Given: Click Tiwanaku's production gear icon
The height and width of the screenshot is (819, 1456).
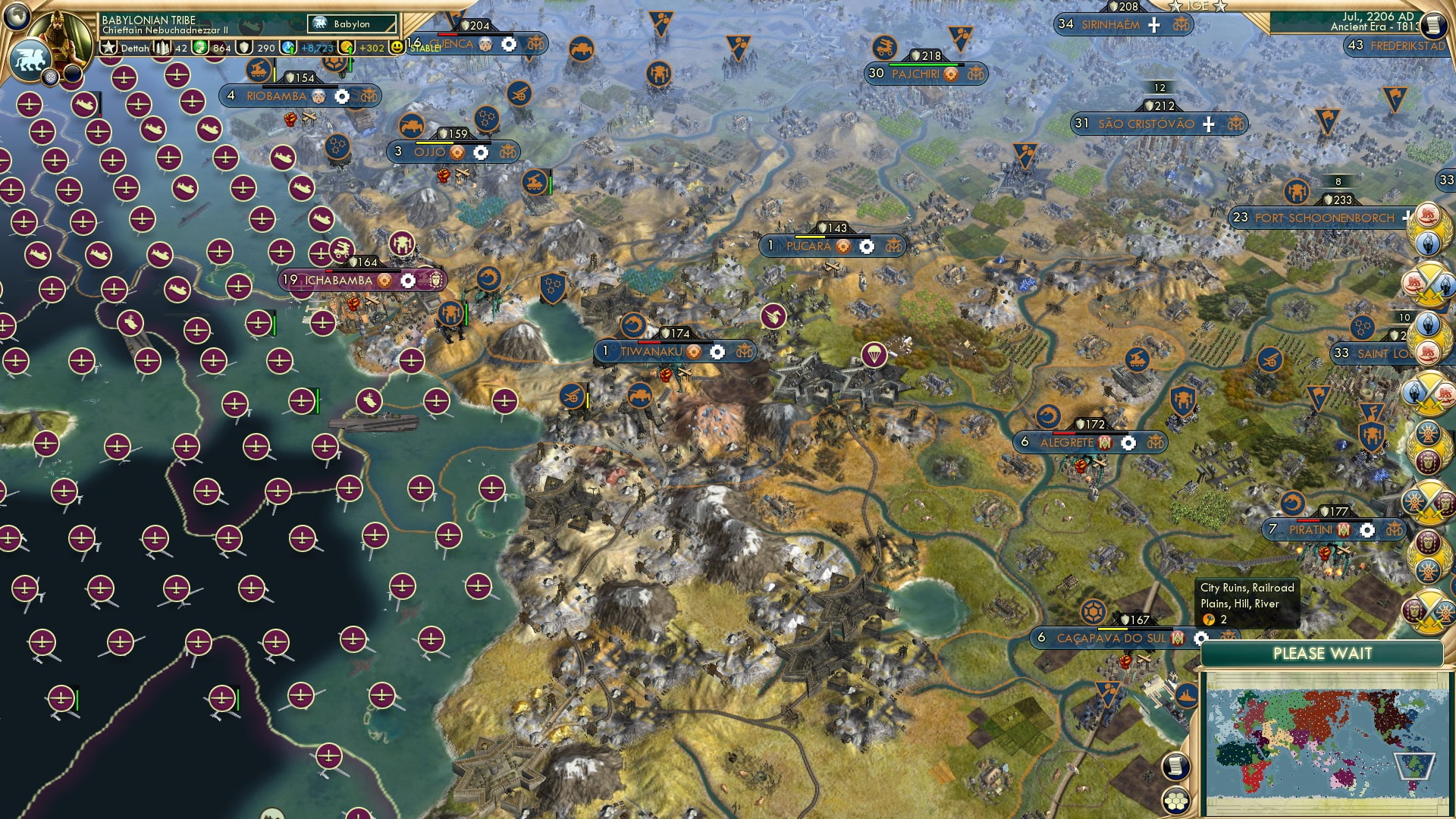Looking at the screenshot, I should [x=716, y=351].
